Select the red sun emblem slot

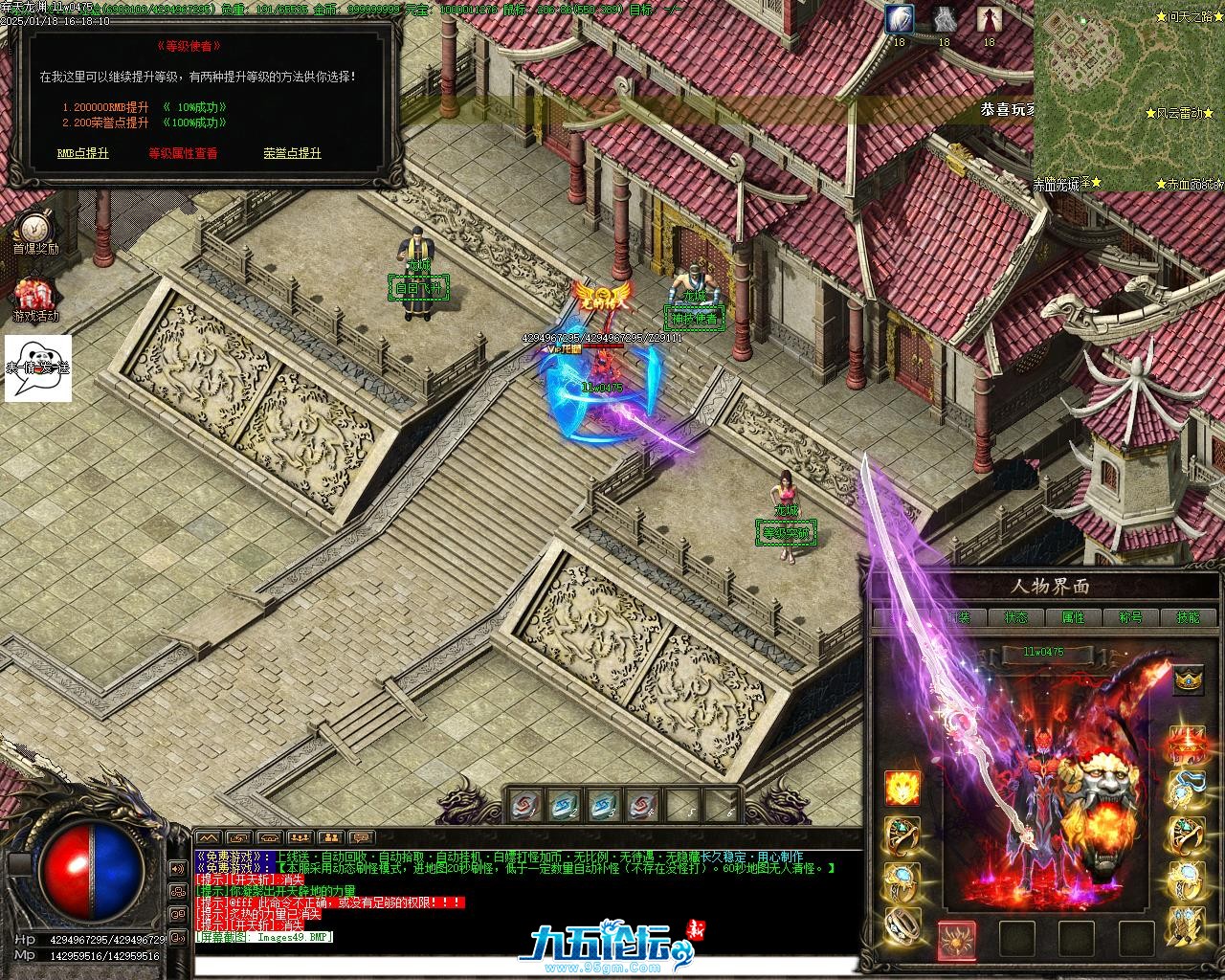coord(956,939)
